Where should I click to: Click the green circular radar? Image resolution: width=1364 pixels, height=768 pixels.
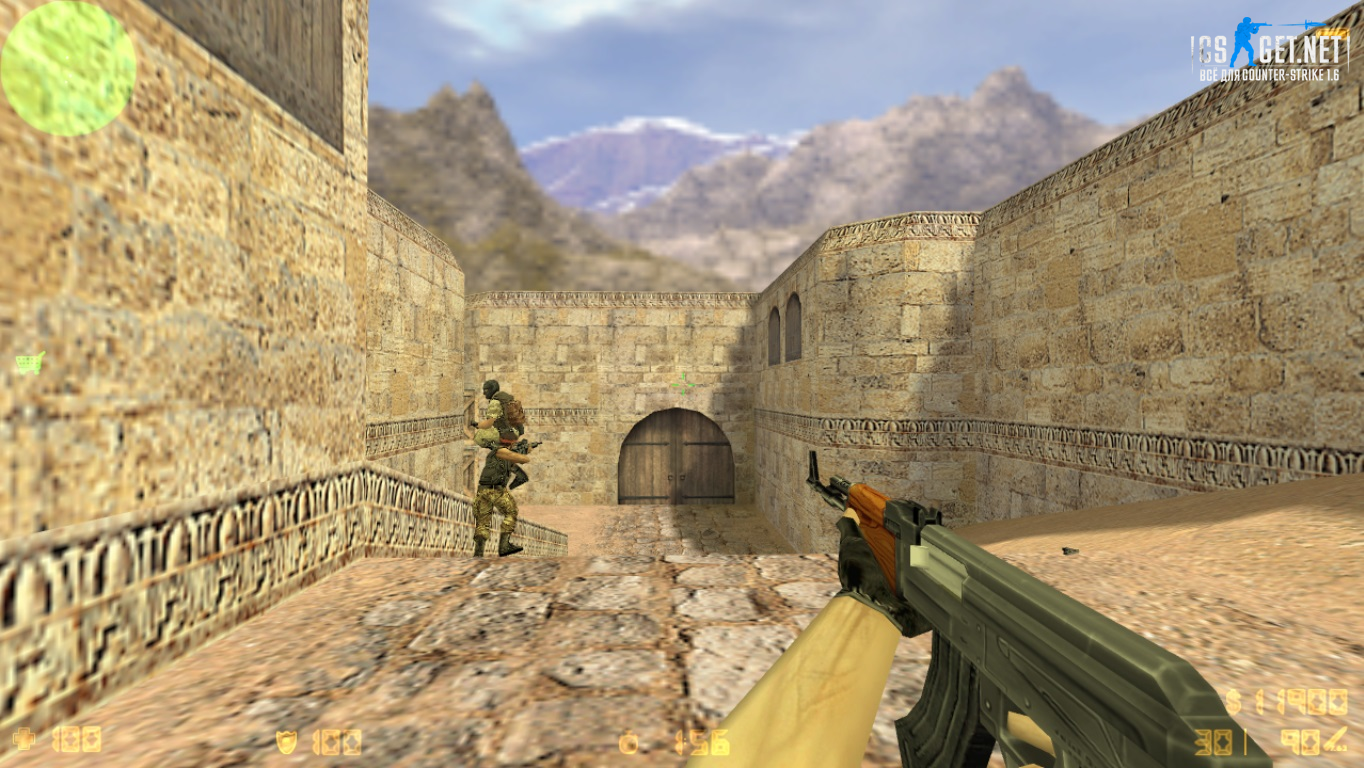(68, 68)
